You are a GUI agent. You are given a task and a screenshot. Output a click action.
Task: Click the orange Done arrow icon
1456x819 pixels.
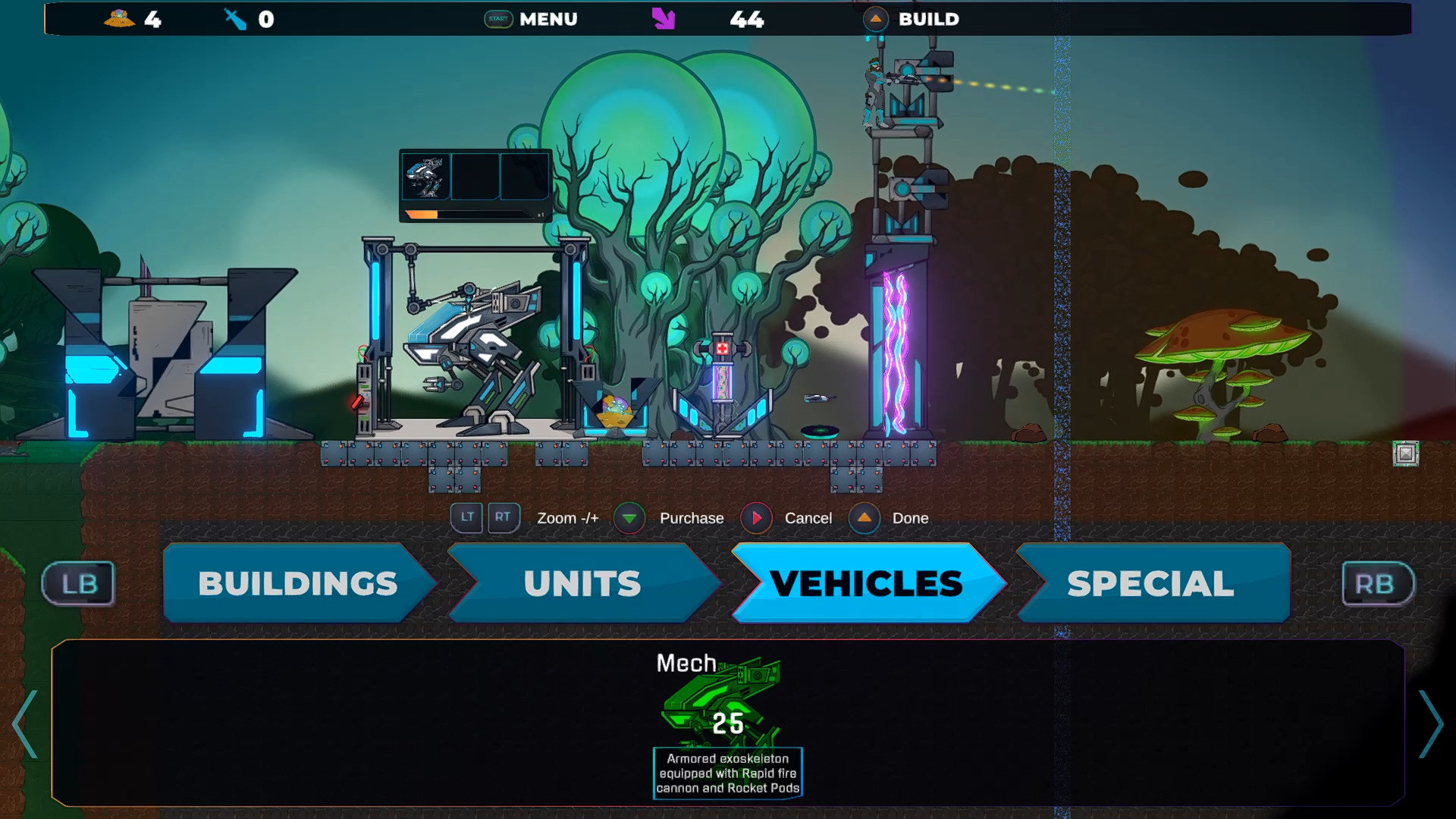[864, 518]
